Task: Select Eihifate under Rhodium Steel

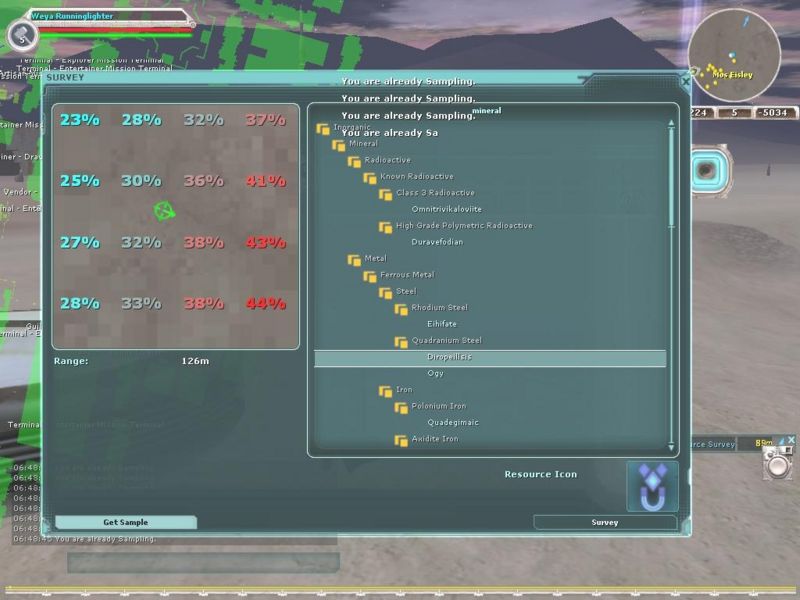Action: (442, 324)
